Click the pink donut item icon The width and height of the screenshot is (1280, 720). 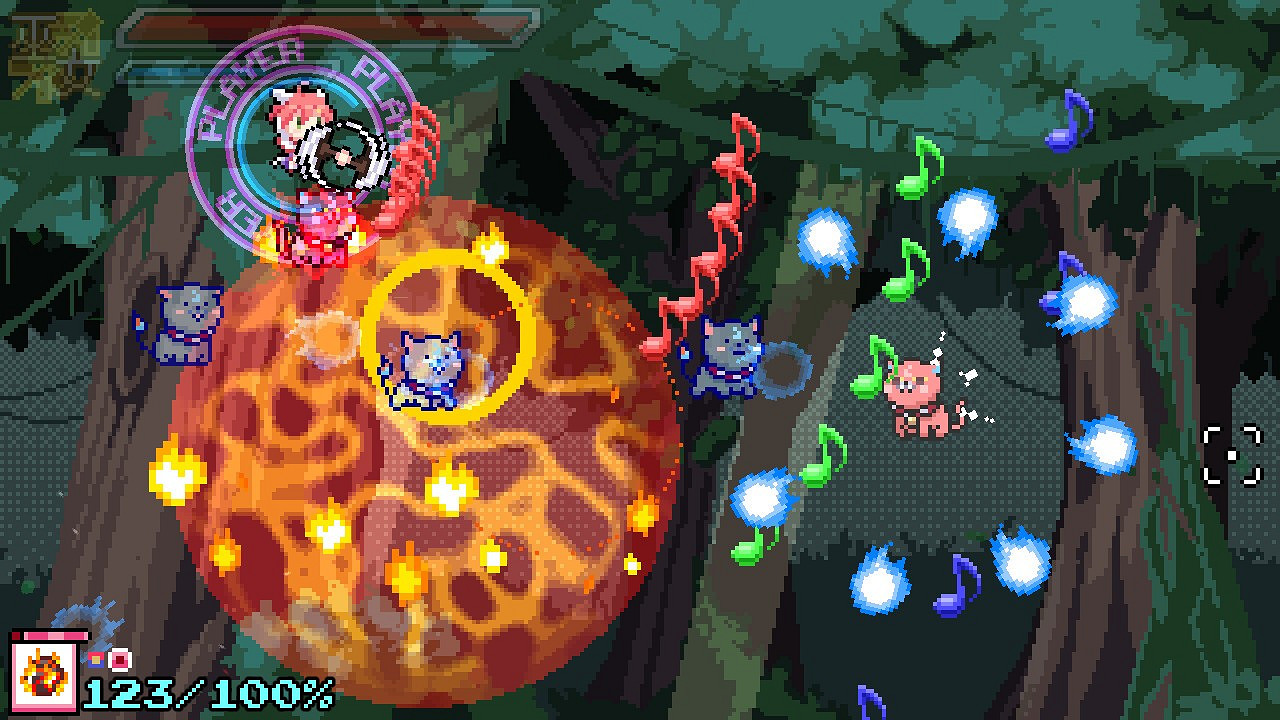[119, 659]
